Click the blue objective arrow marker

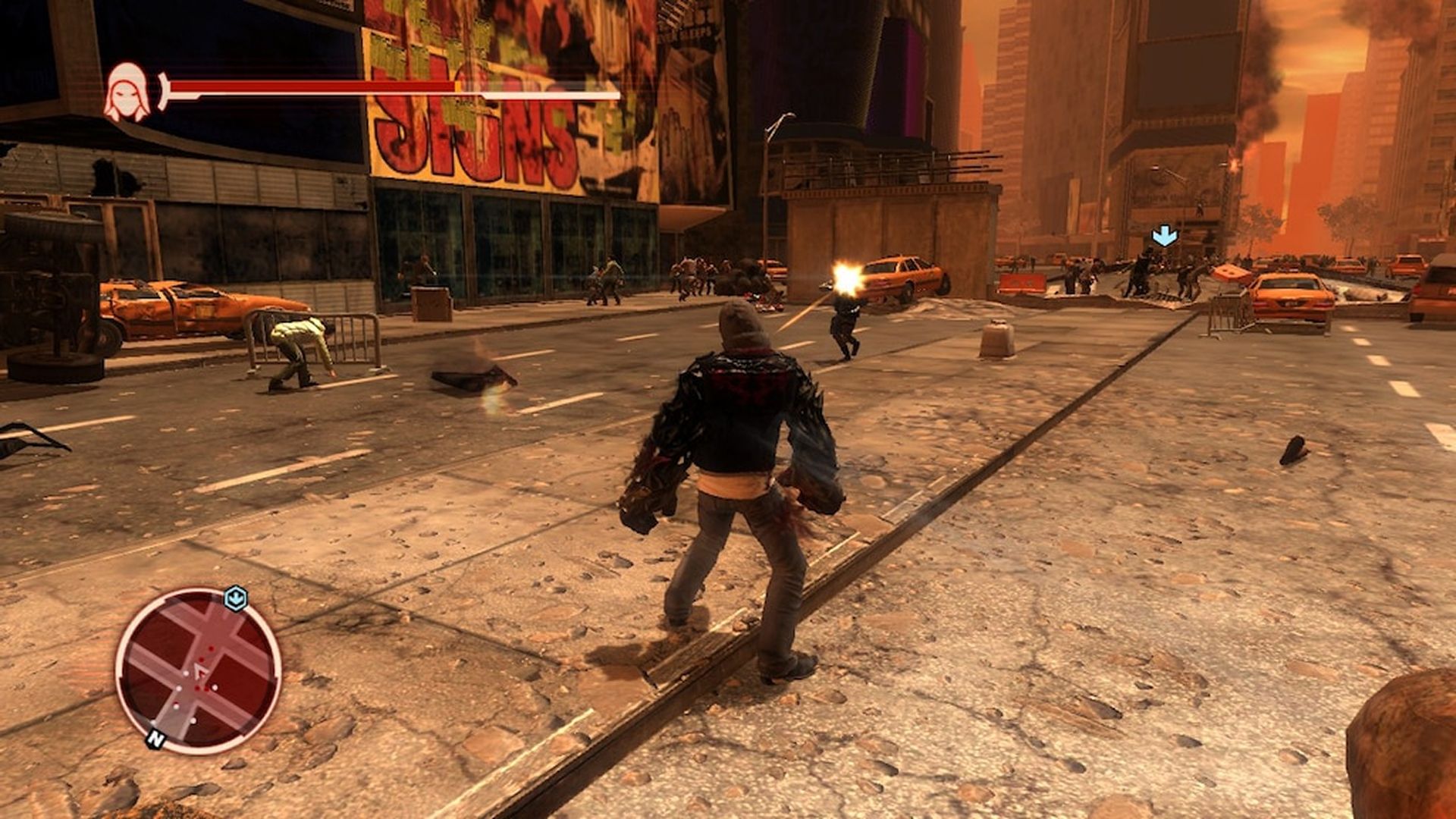(x=1164, y=236)
